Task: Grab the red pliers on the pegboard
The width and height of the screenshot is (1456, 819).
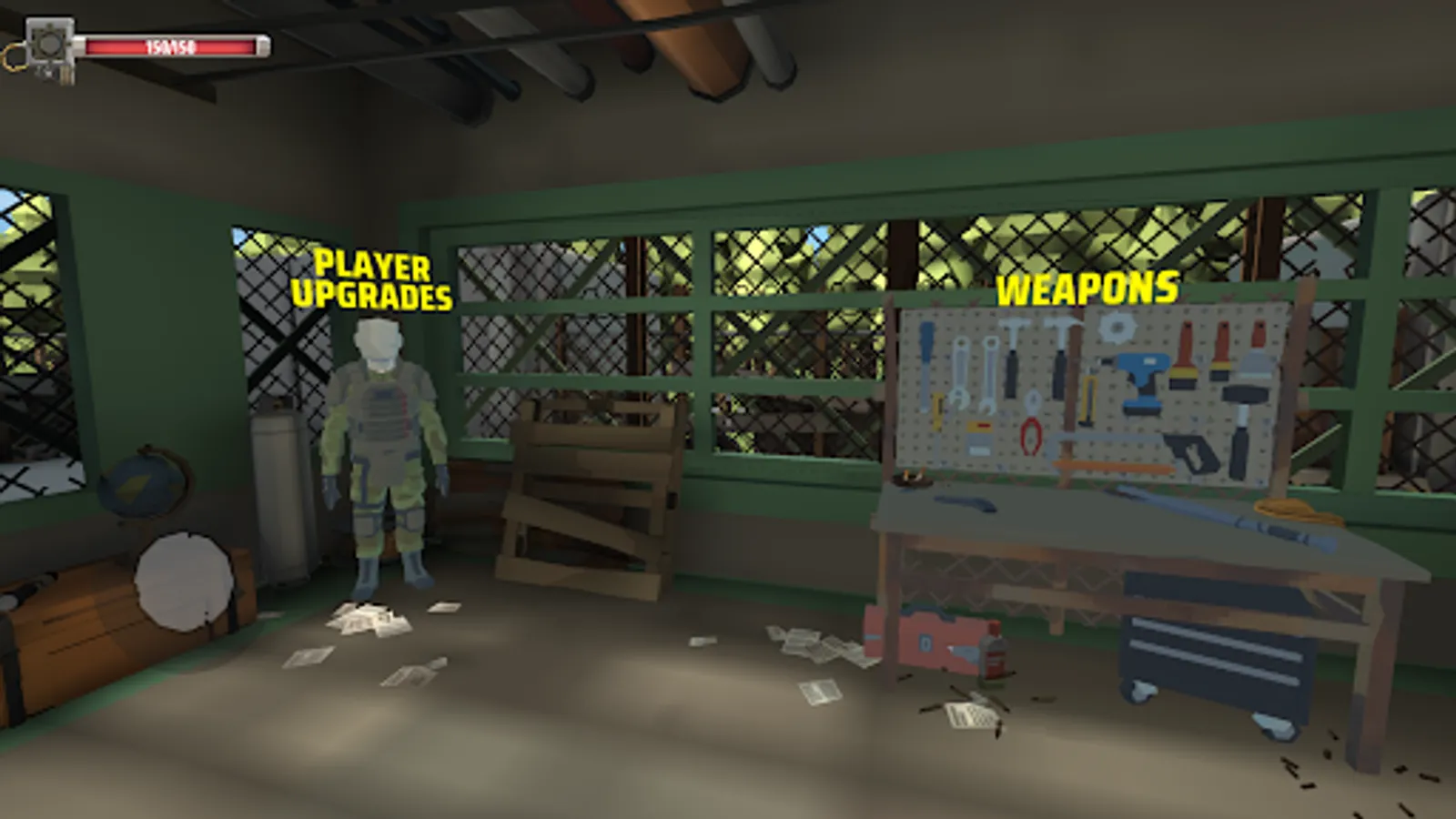Action: tap(1030, 435)
